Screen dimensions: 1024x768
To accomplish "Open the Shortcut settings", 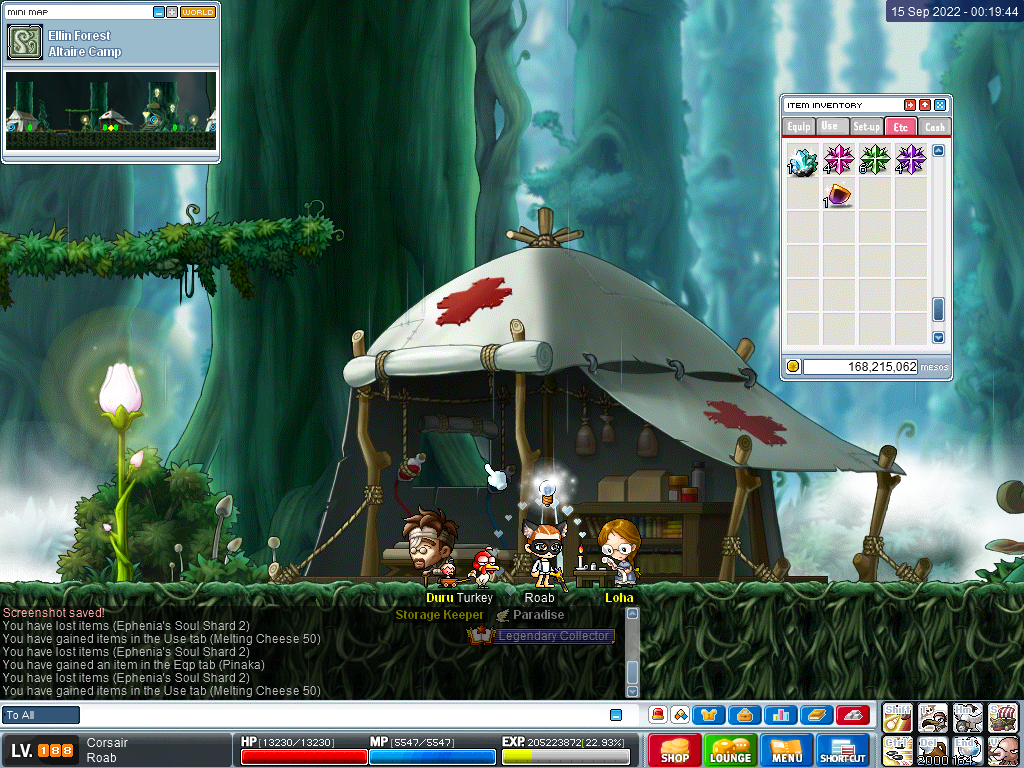I will [x=843, y=749].
